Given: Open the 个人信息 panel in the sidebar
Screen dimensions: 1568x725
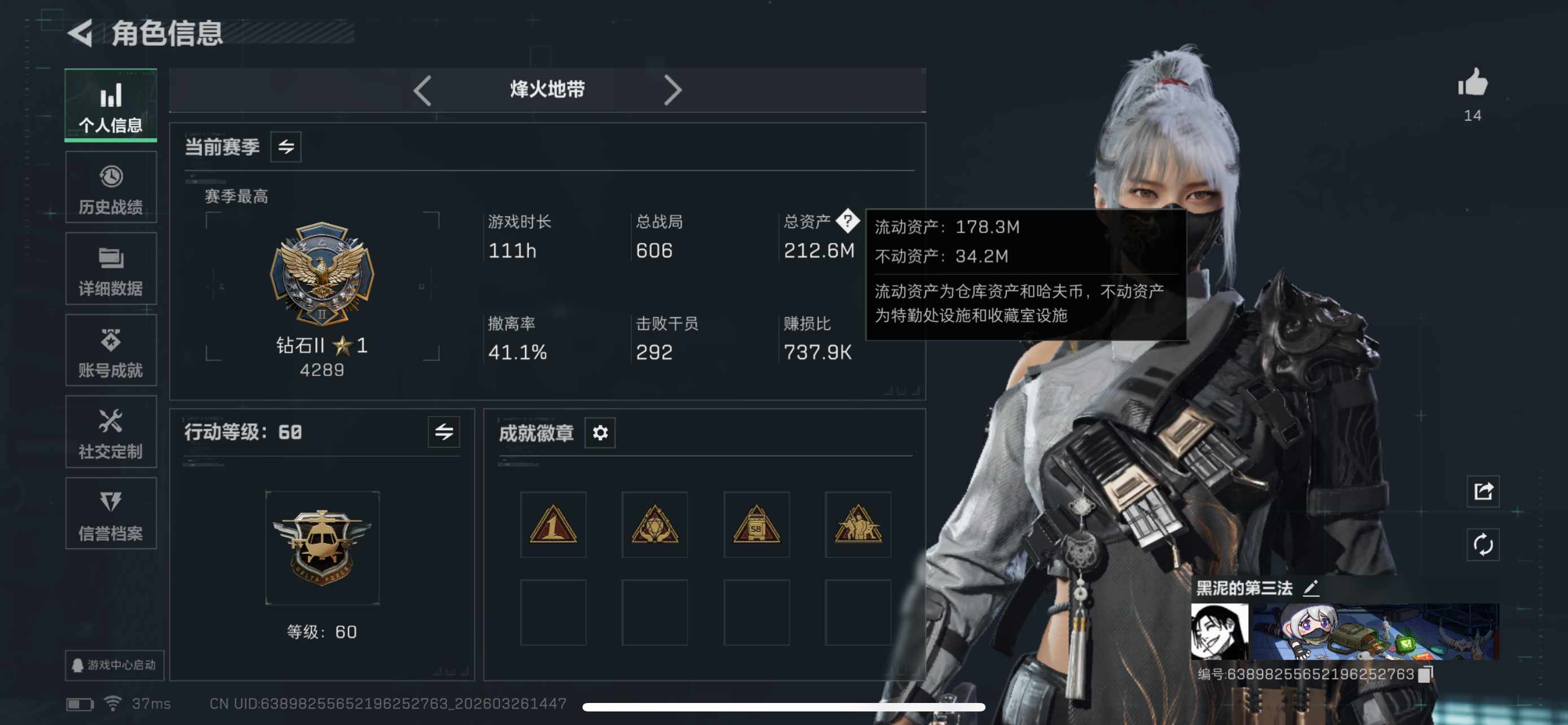Looking at the screenshot, I should click(110, 104).
